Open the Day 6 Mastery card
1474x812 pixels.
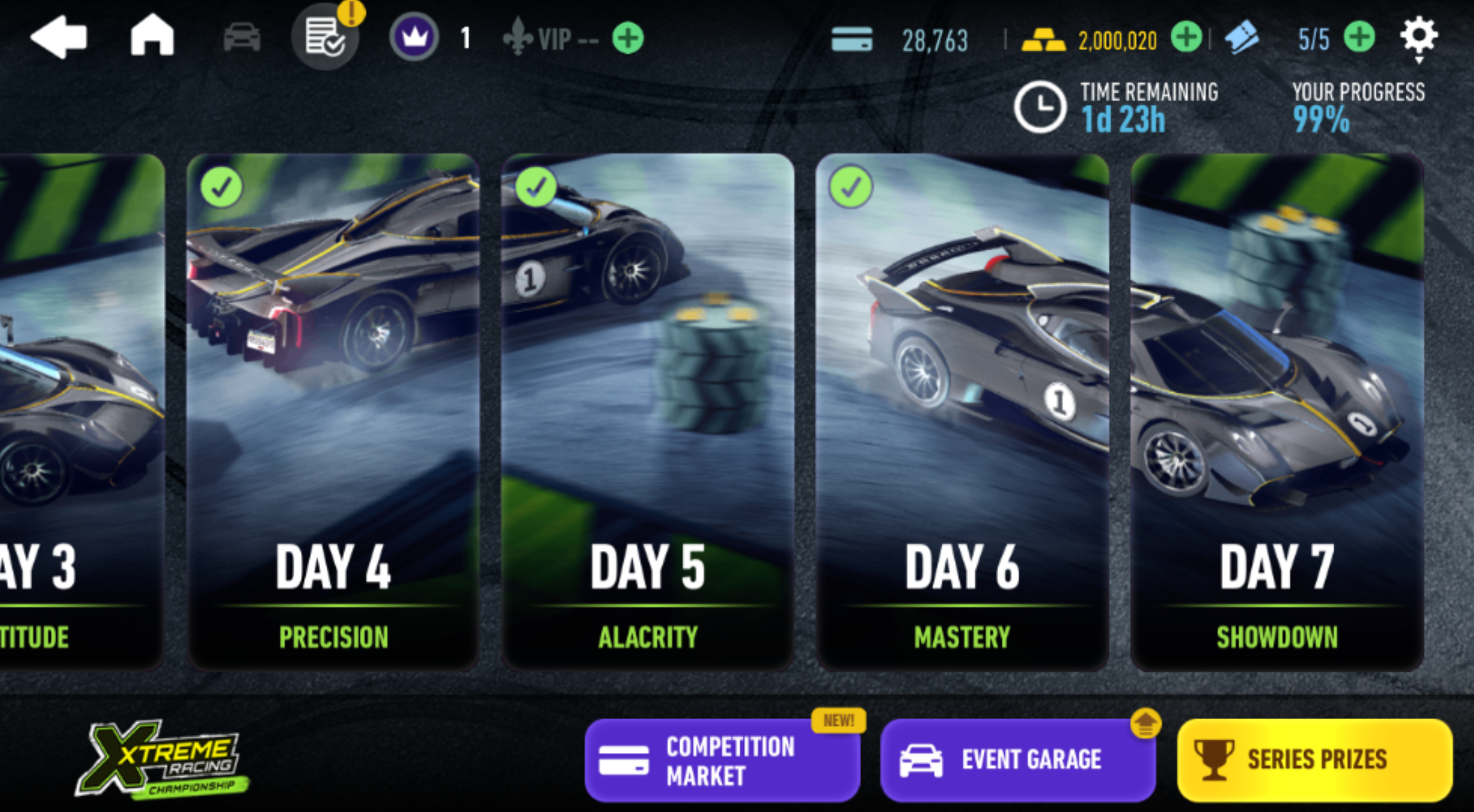coord(962,412)
